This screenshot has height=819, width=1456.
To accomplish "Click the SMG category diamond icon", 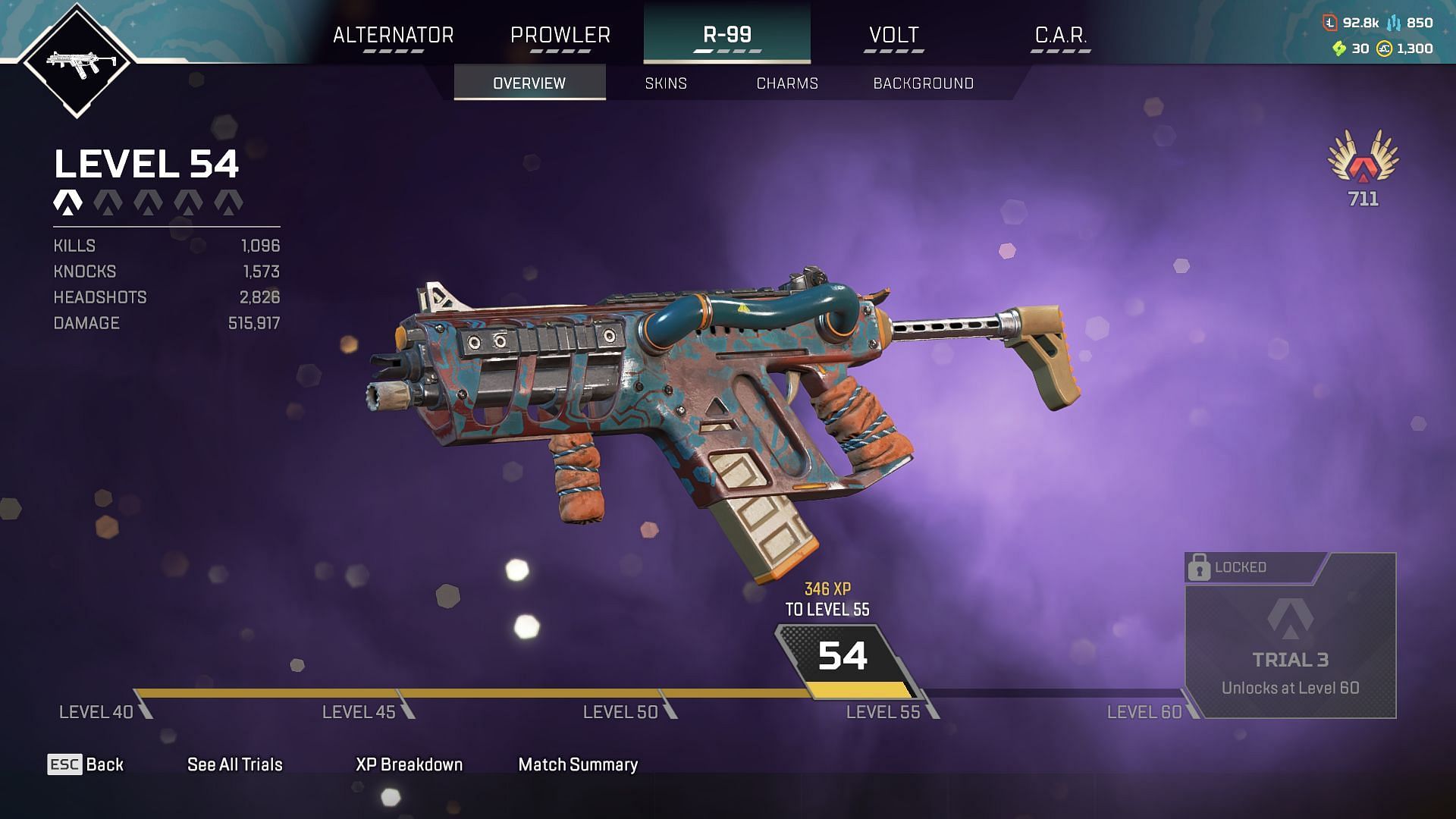I will [77, 61].
